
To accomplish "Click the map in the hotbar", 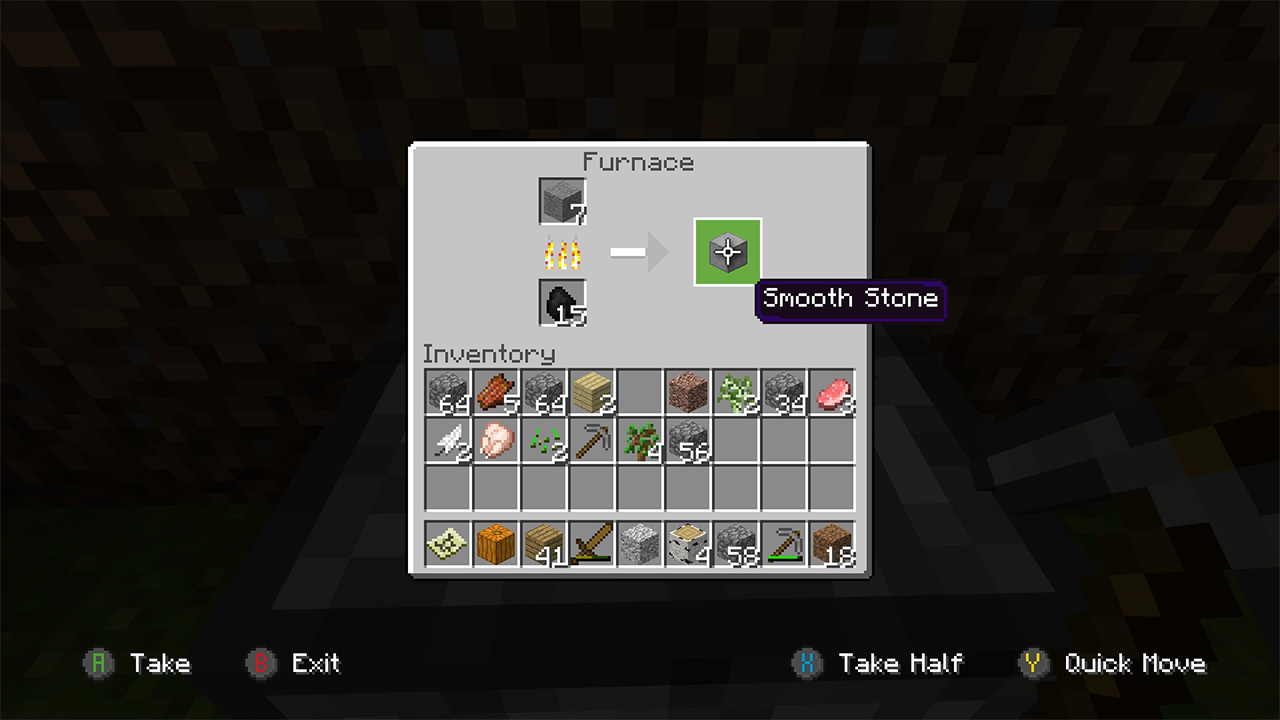I will click(447, 545).
